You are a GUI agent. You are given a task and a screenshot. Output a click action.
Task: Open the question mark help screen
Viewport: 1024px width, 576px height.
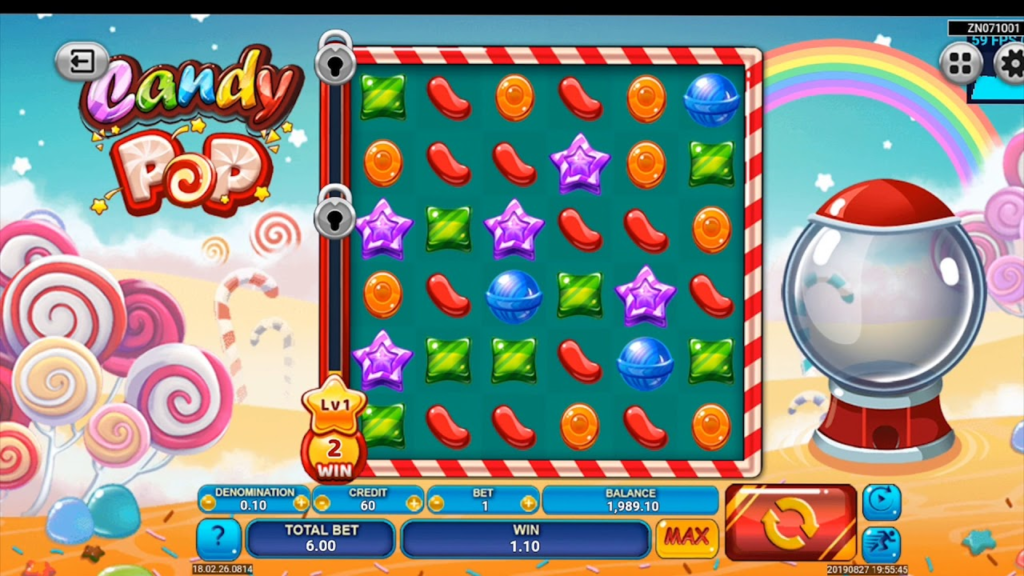pyautogui.click(x=217, y=538)
